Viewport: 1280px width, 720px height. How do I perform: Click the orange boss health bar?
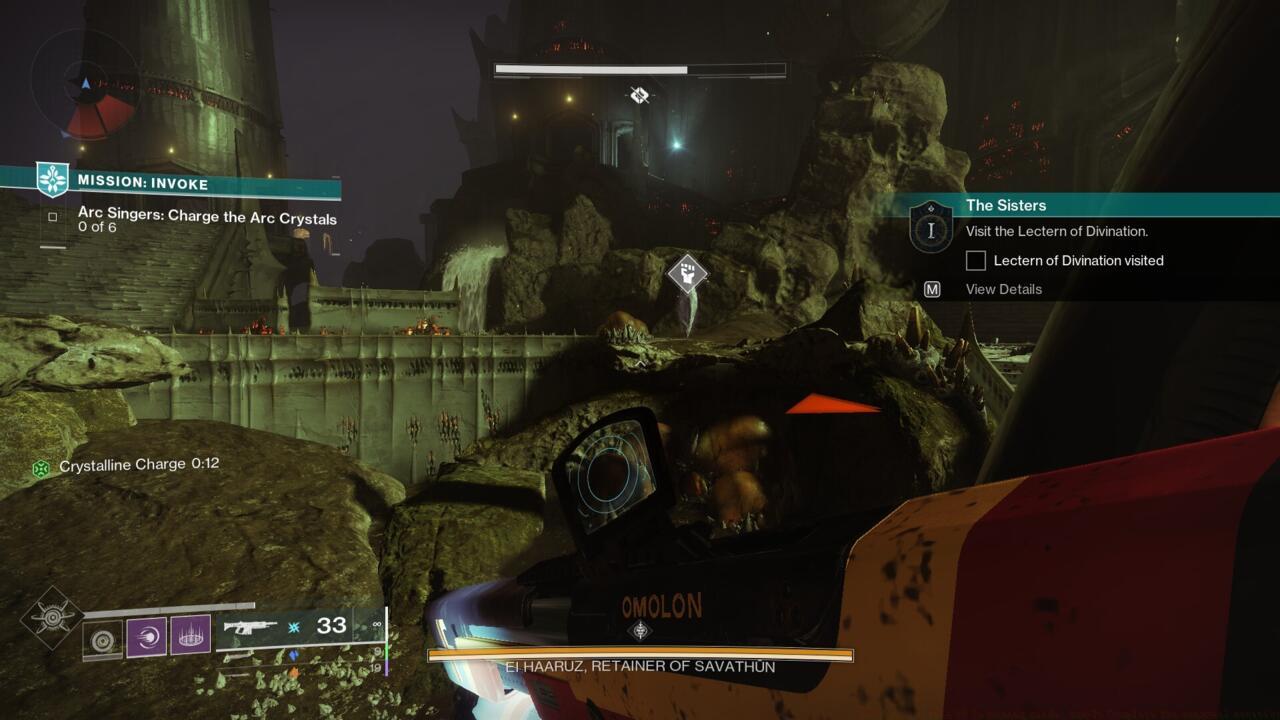point(639,655)
